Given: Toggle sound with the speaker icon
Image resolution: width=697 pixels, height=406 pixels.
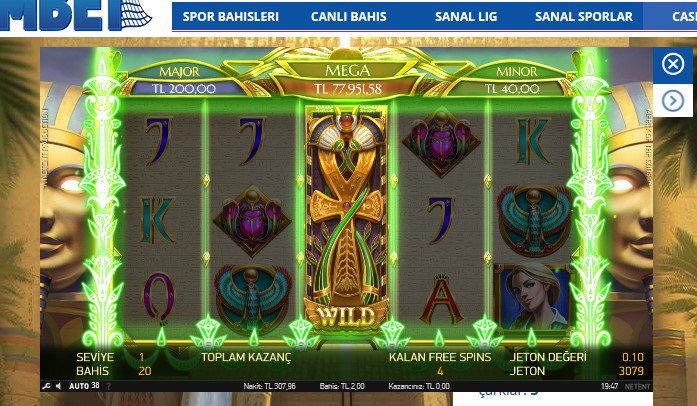Looking at the screenshot, I should click(x=58, y=386).
